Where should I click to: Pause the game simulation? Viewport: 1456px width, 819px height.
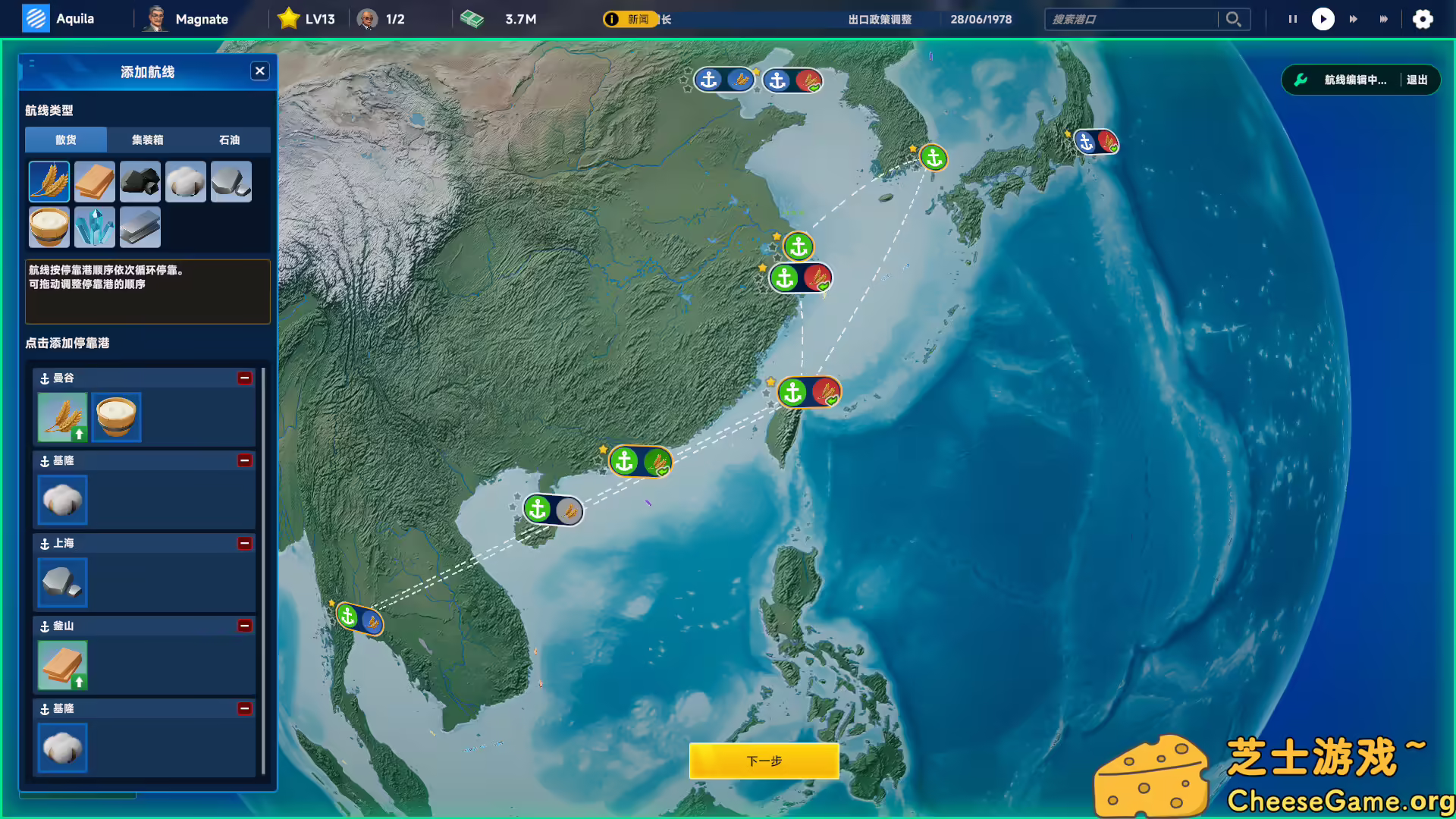[x=1292, y=19]
